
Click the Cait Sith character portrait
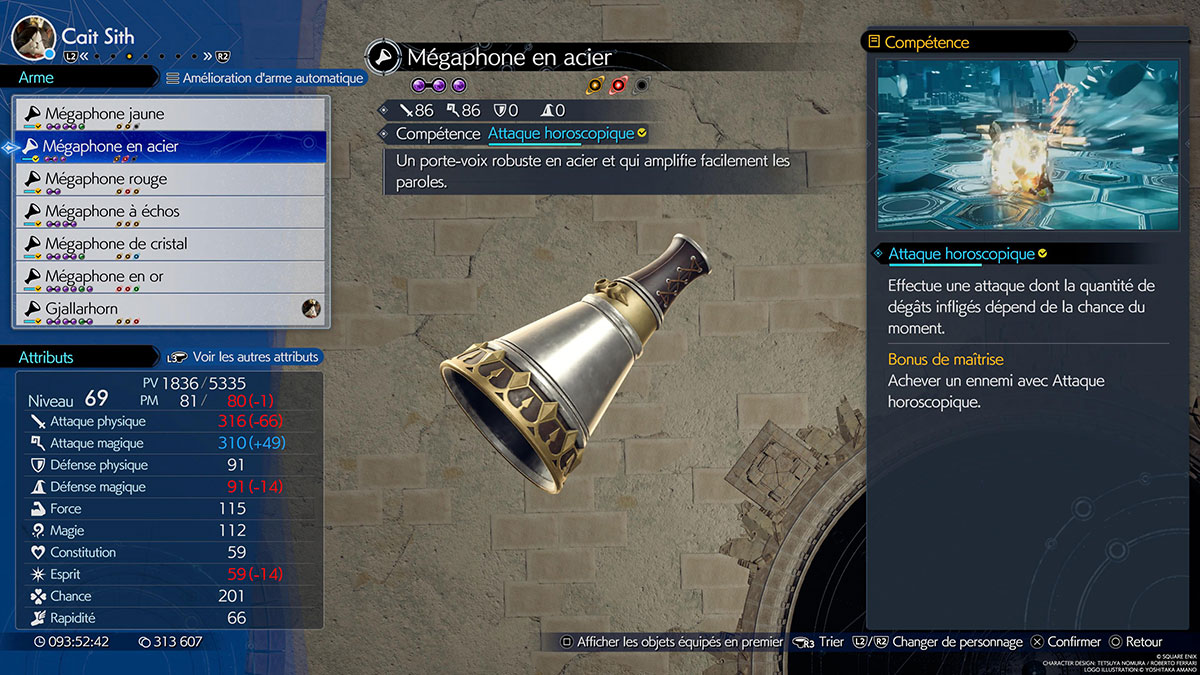32,37
